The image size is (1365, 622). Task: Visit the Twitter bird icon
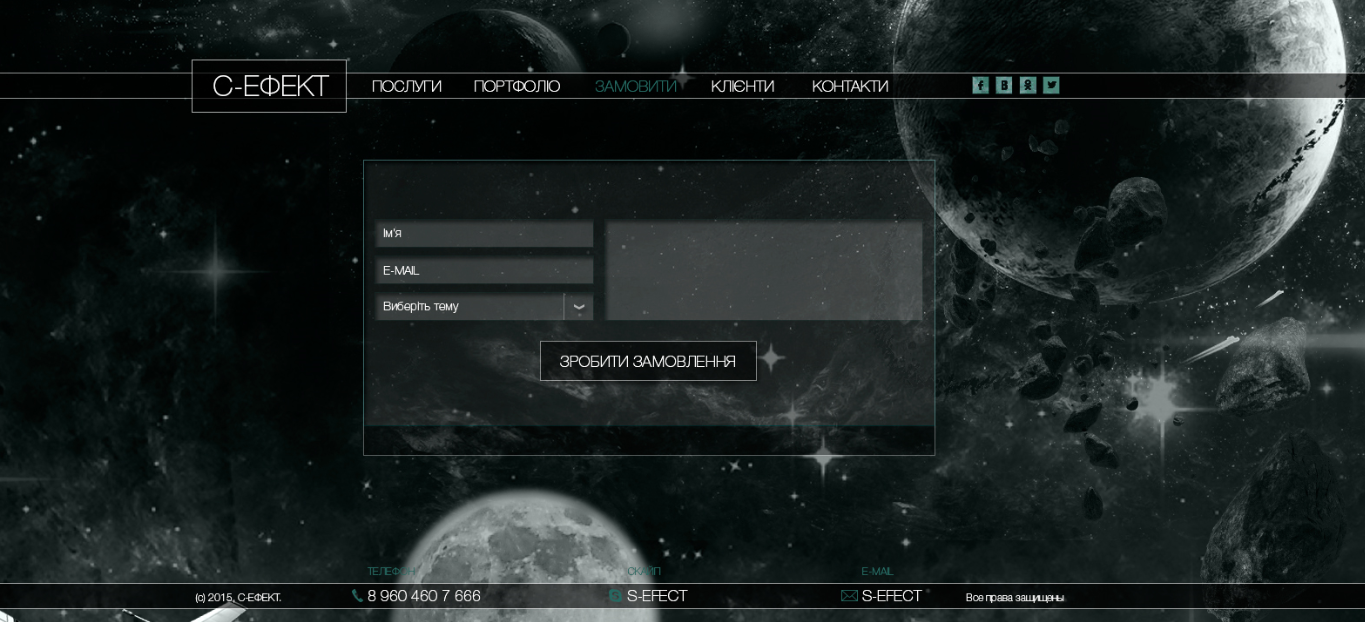pos(1051,85)
